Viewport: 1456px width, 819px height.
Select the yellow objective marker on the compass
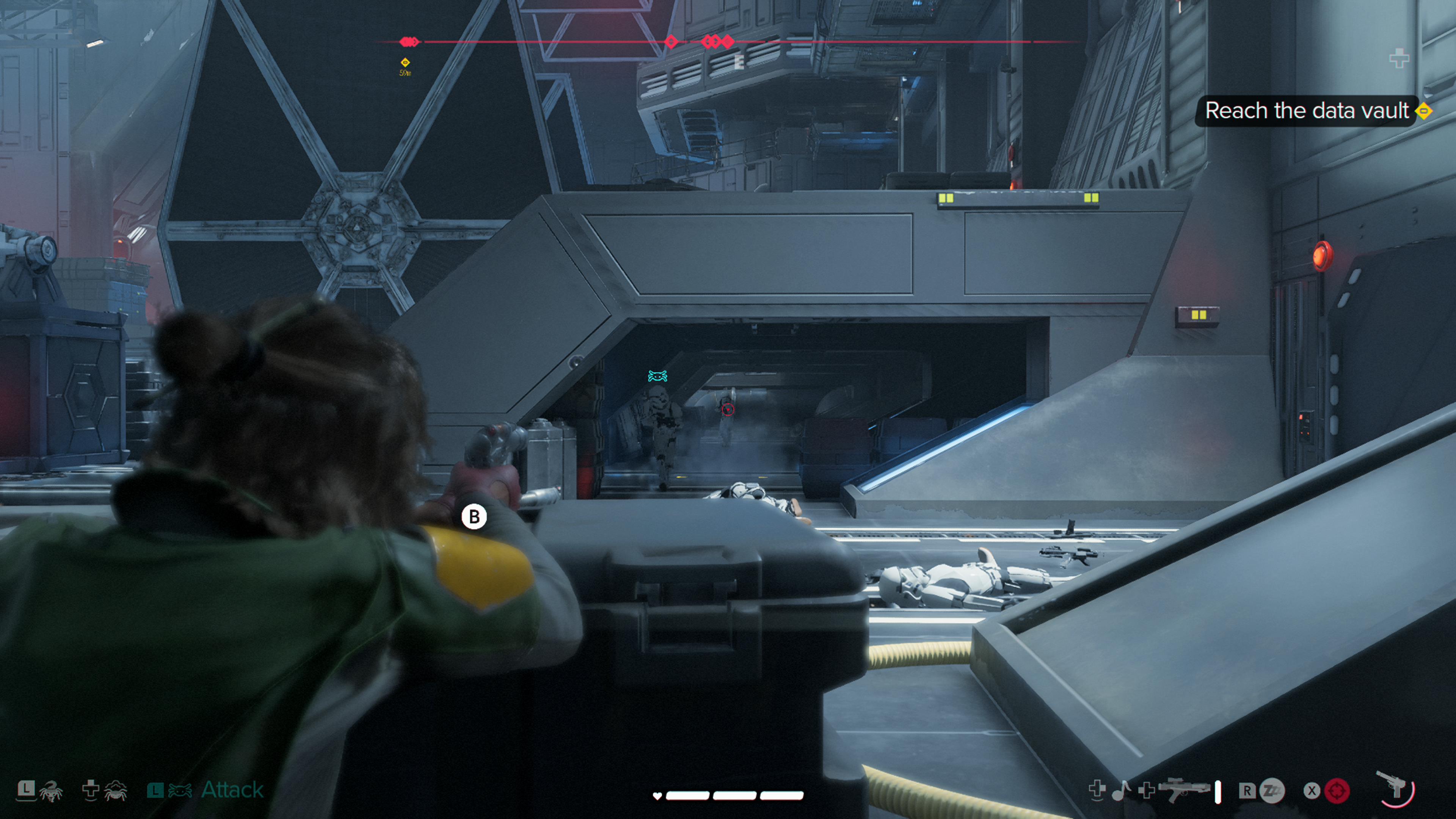click(405, 62)
